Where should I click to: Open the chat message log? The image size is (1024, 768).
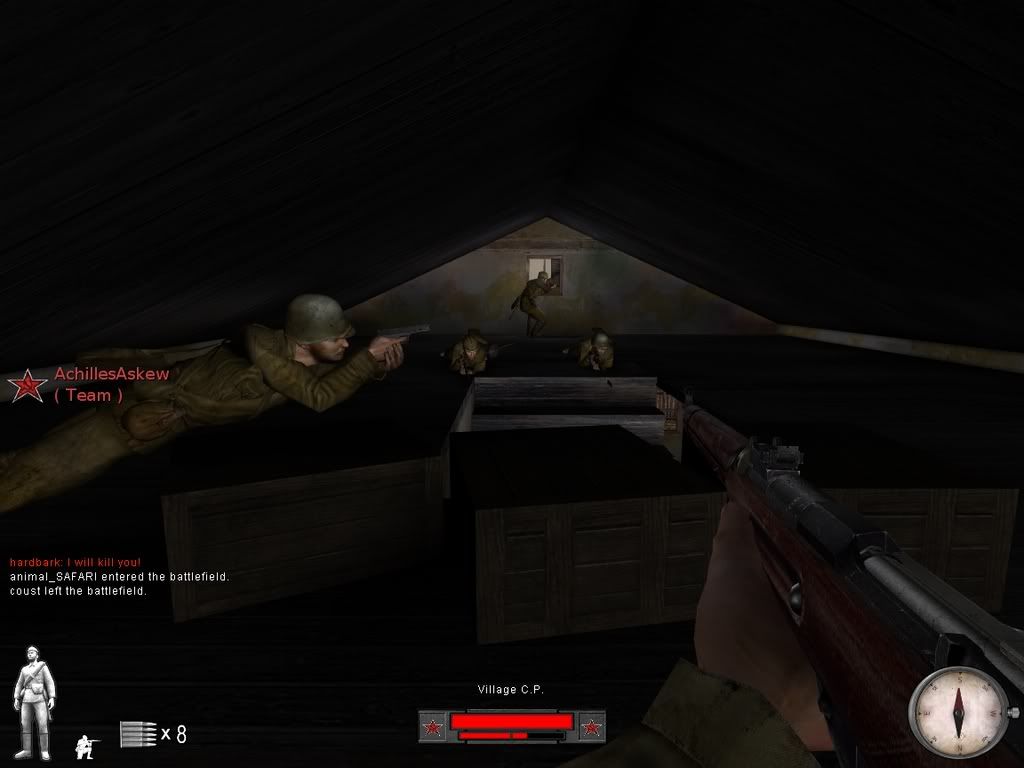point(120,576)
